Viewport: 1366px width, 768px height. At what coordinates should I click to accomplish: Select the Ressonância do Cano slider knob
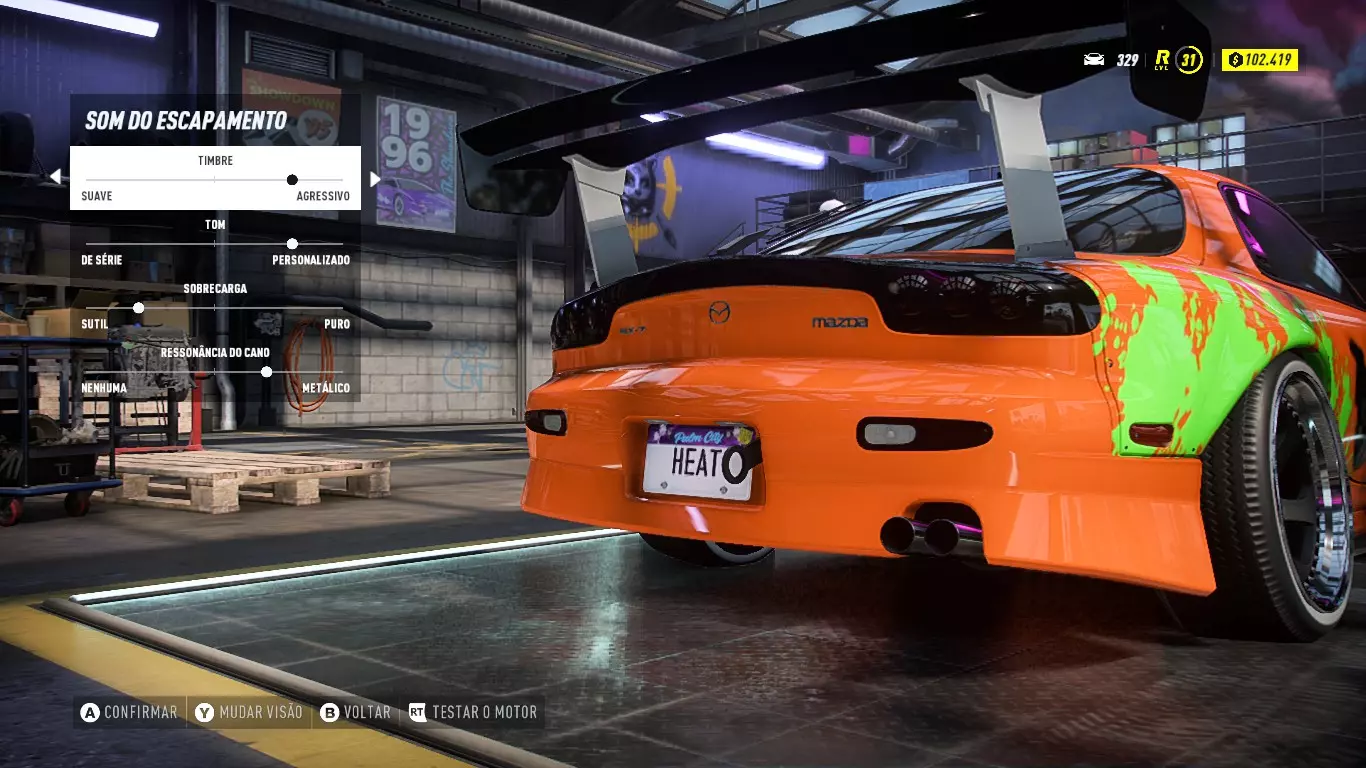(x=266, y=372)
